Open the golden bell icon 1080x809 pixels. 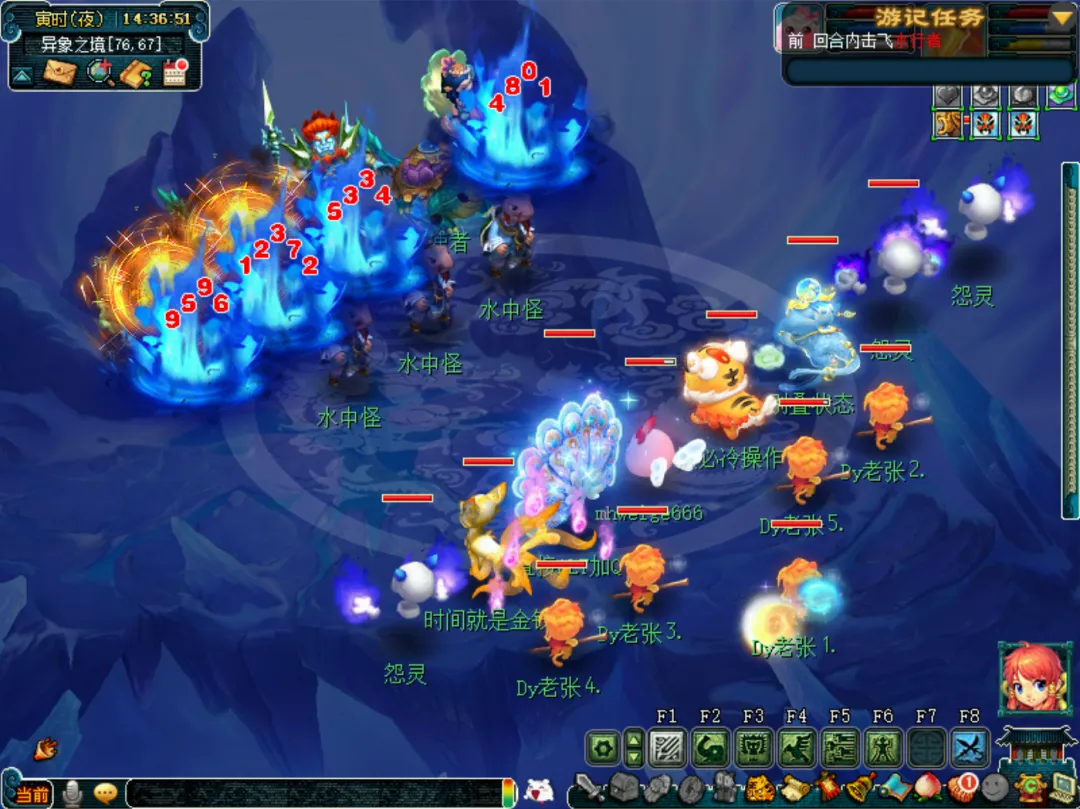coord(860,789)
